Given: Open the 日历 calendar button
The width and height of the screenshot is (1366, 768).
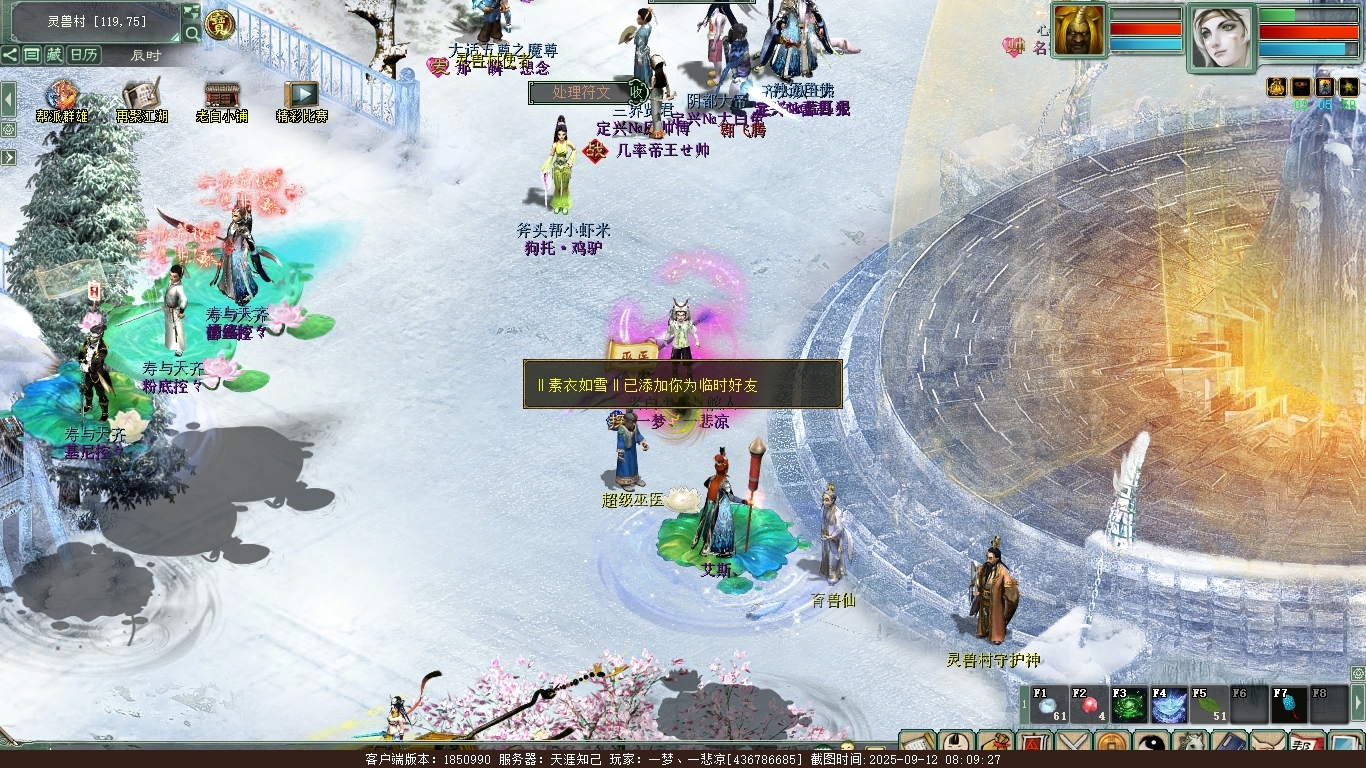Looking at the screenshot, I should 84,55.
